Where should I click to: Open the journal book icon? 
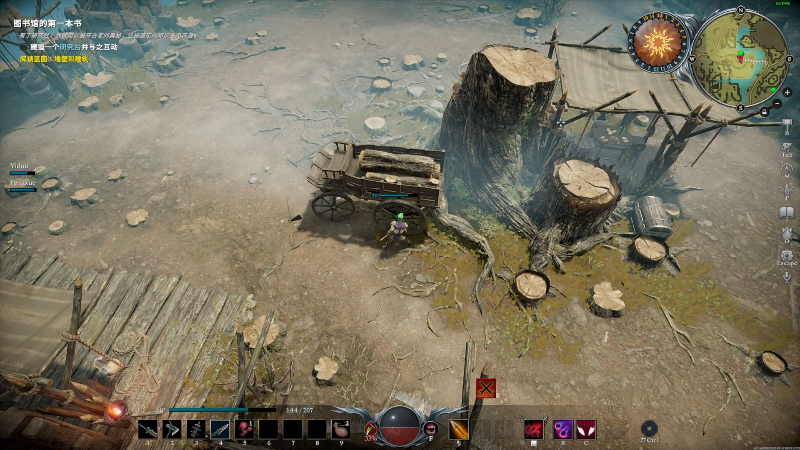[x=787, y=212]
